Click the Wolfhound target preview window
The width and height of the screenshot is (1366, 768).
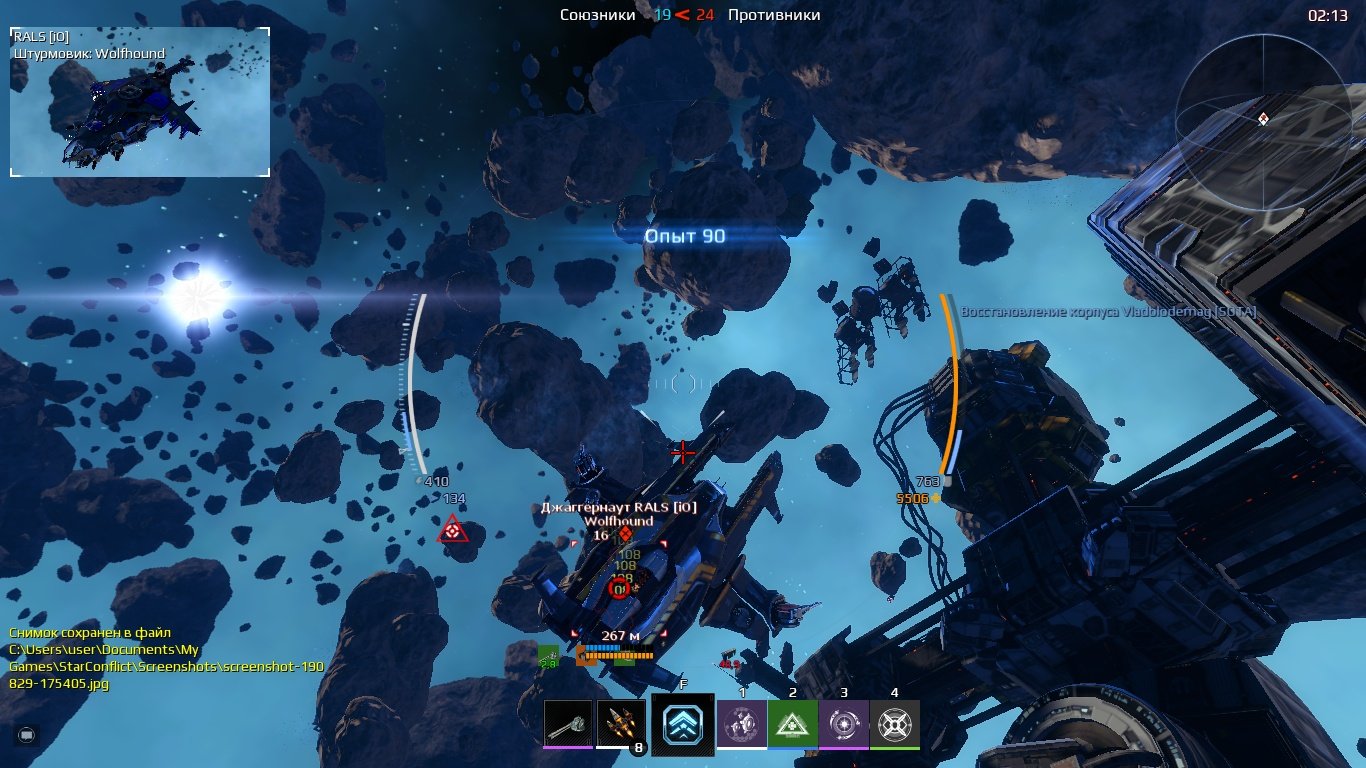coord(140,102)
